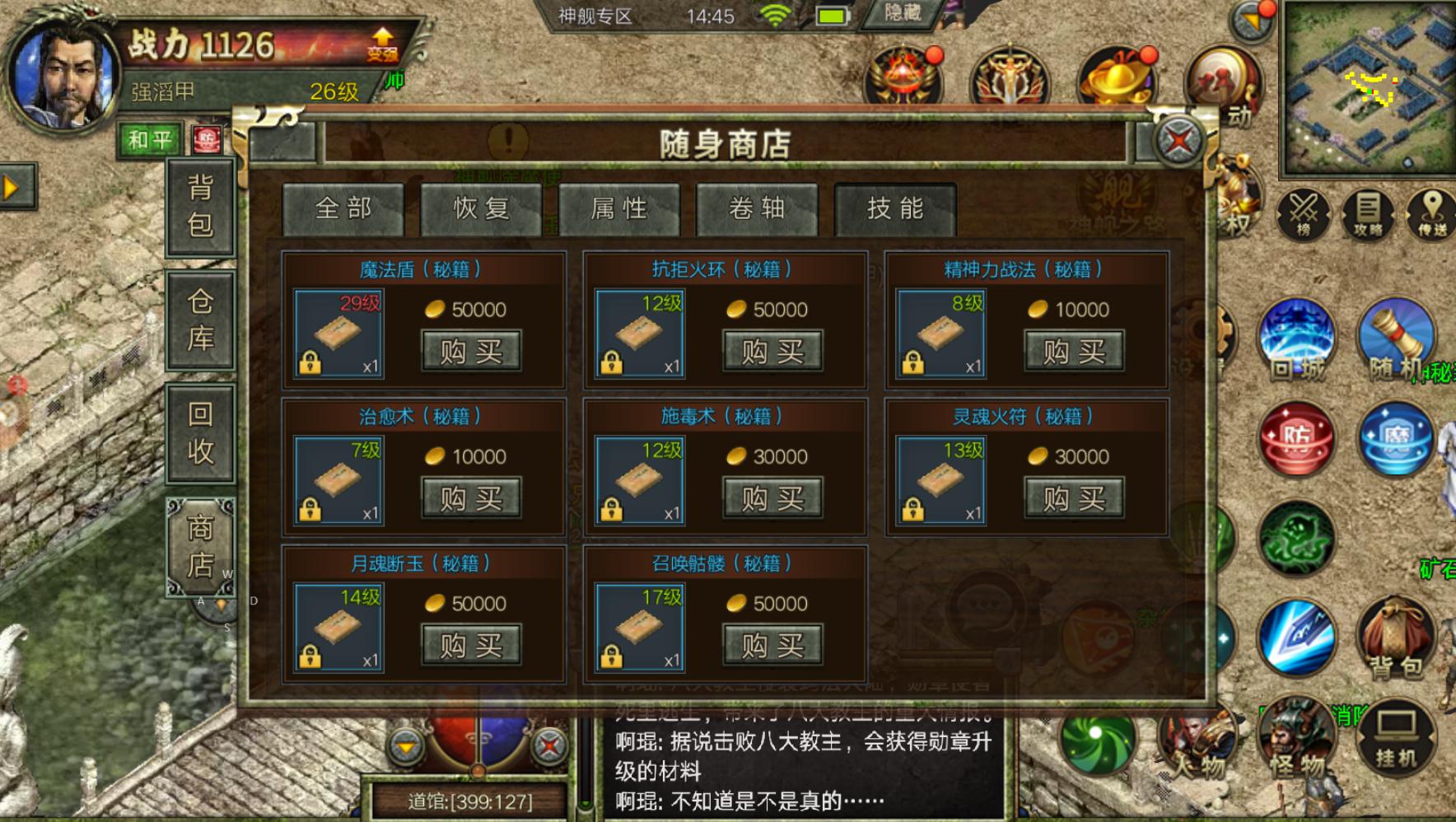
Task: Expand the left-edge yellow arrow panel
Action: pos(11,188)
